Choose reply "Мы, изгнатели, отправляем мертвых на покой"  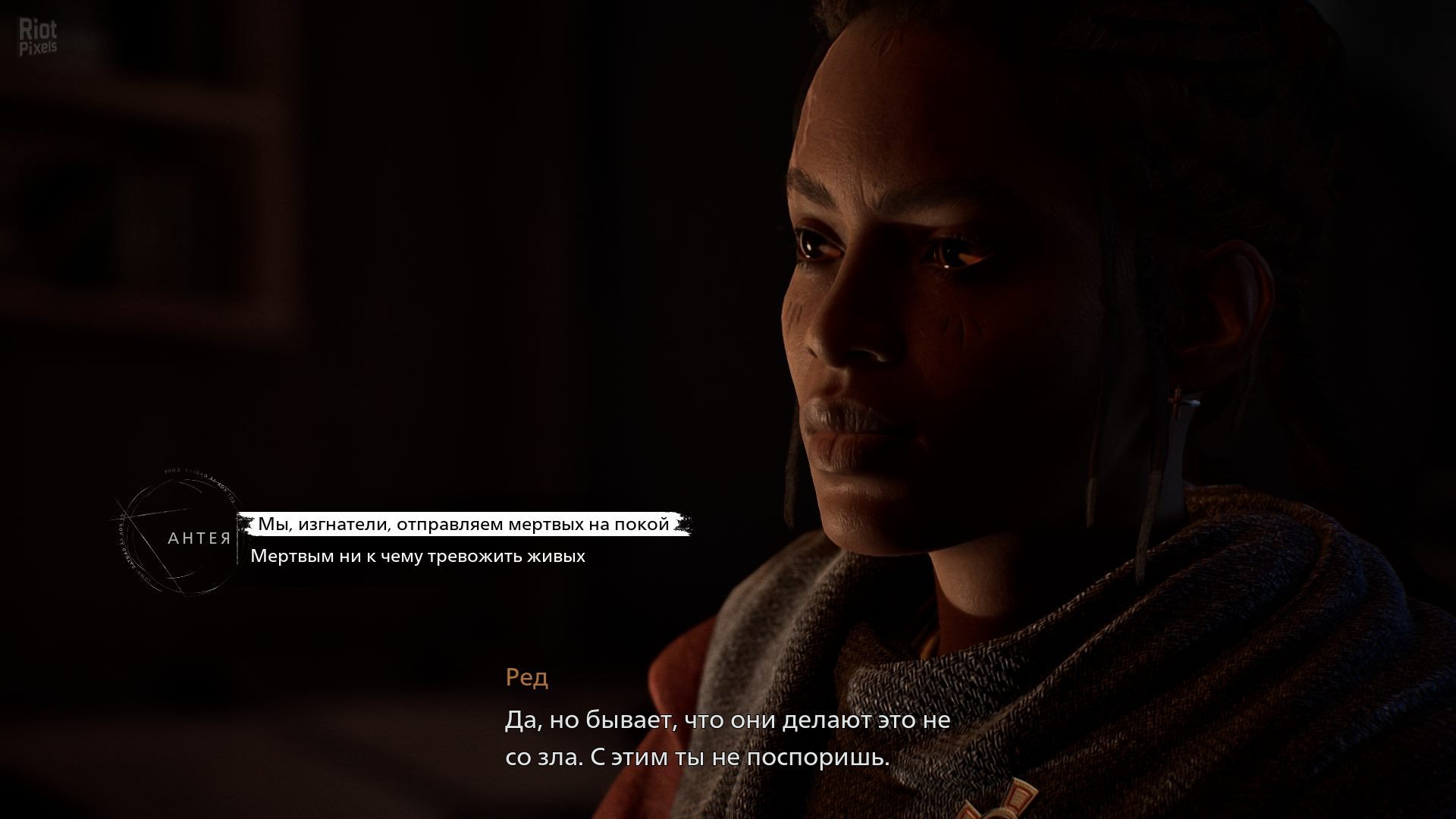(463, 525)
